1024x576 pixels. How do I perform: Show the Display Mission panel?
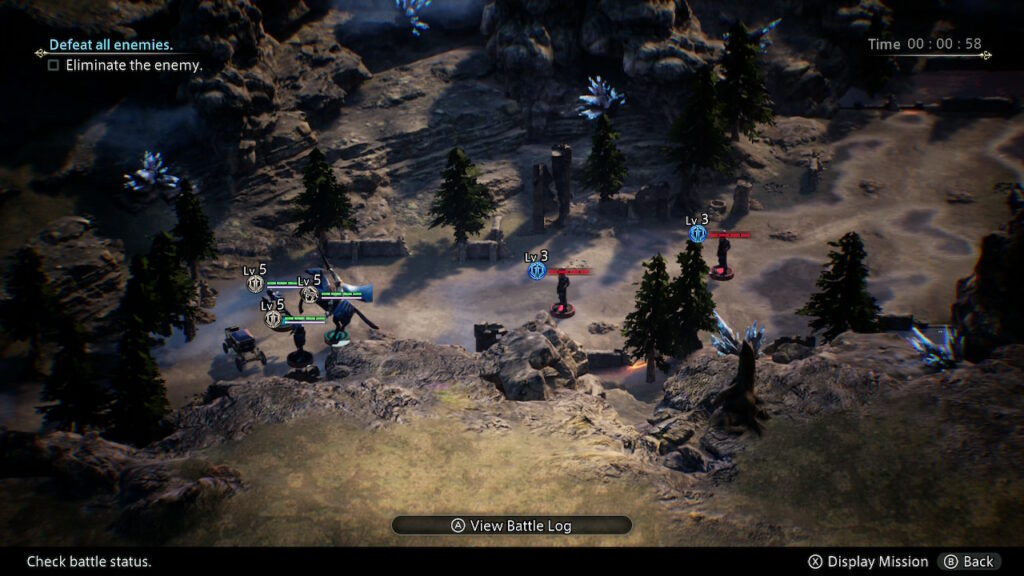868,561
